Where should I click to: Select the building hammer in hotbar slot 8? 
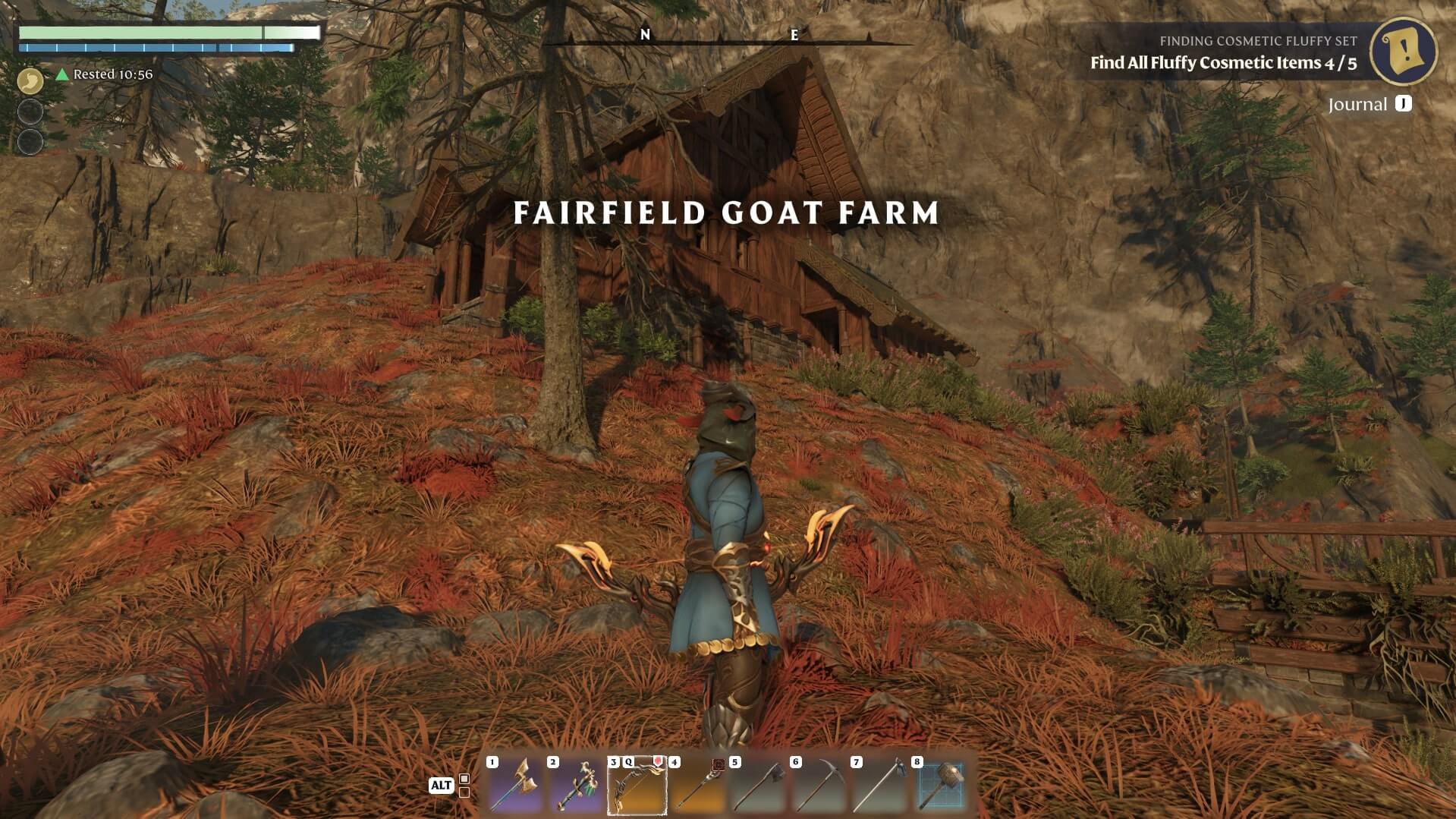click(941, 785)
